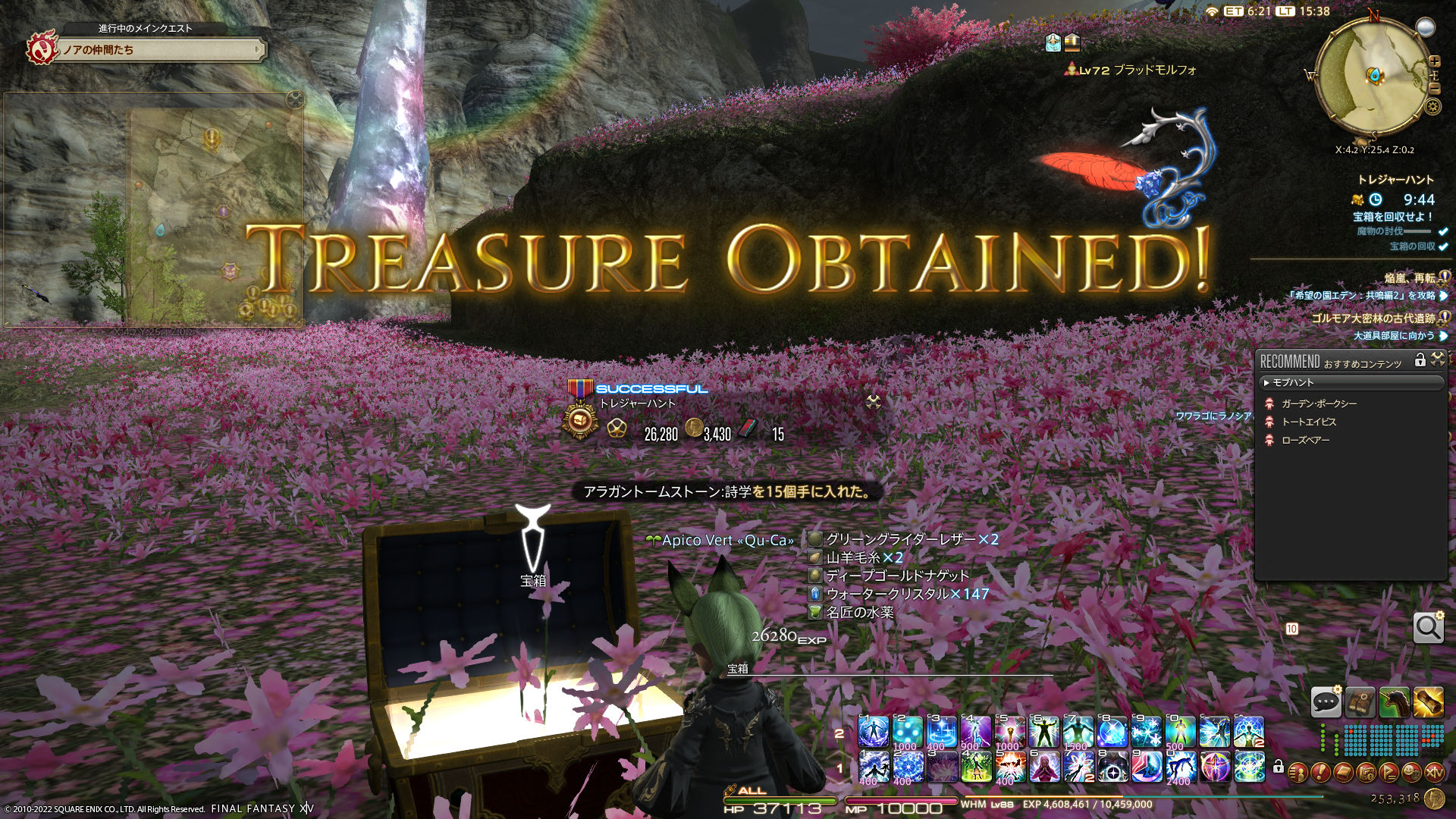Zoom in the minimap with plus button
This screenshot has height=819, width=1456.
click(x=1434, y=61)
